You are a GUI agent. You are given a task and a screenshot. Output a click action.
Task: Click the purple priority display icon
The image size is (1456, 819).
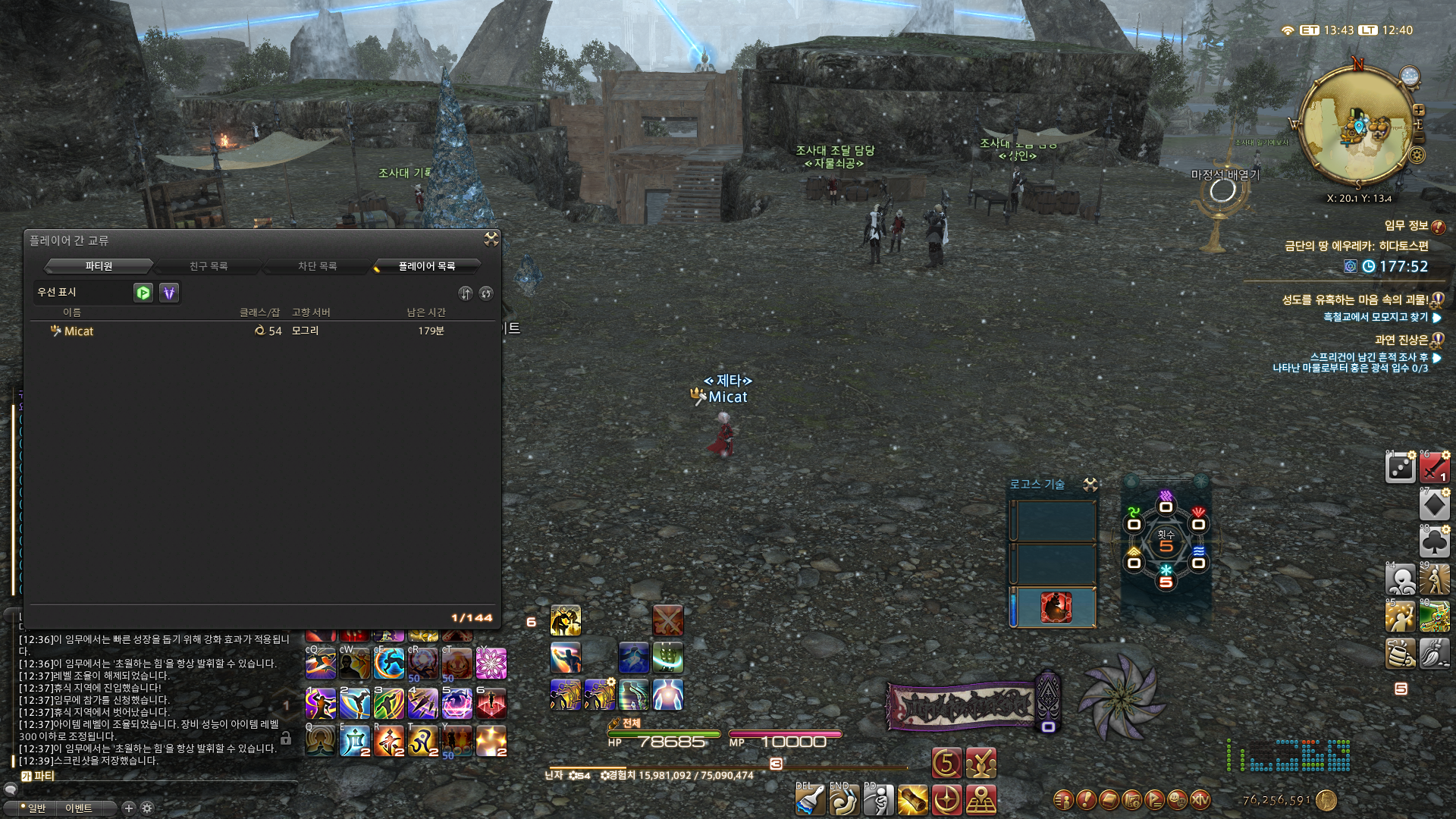(169, 293)
